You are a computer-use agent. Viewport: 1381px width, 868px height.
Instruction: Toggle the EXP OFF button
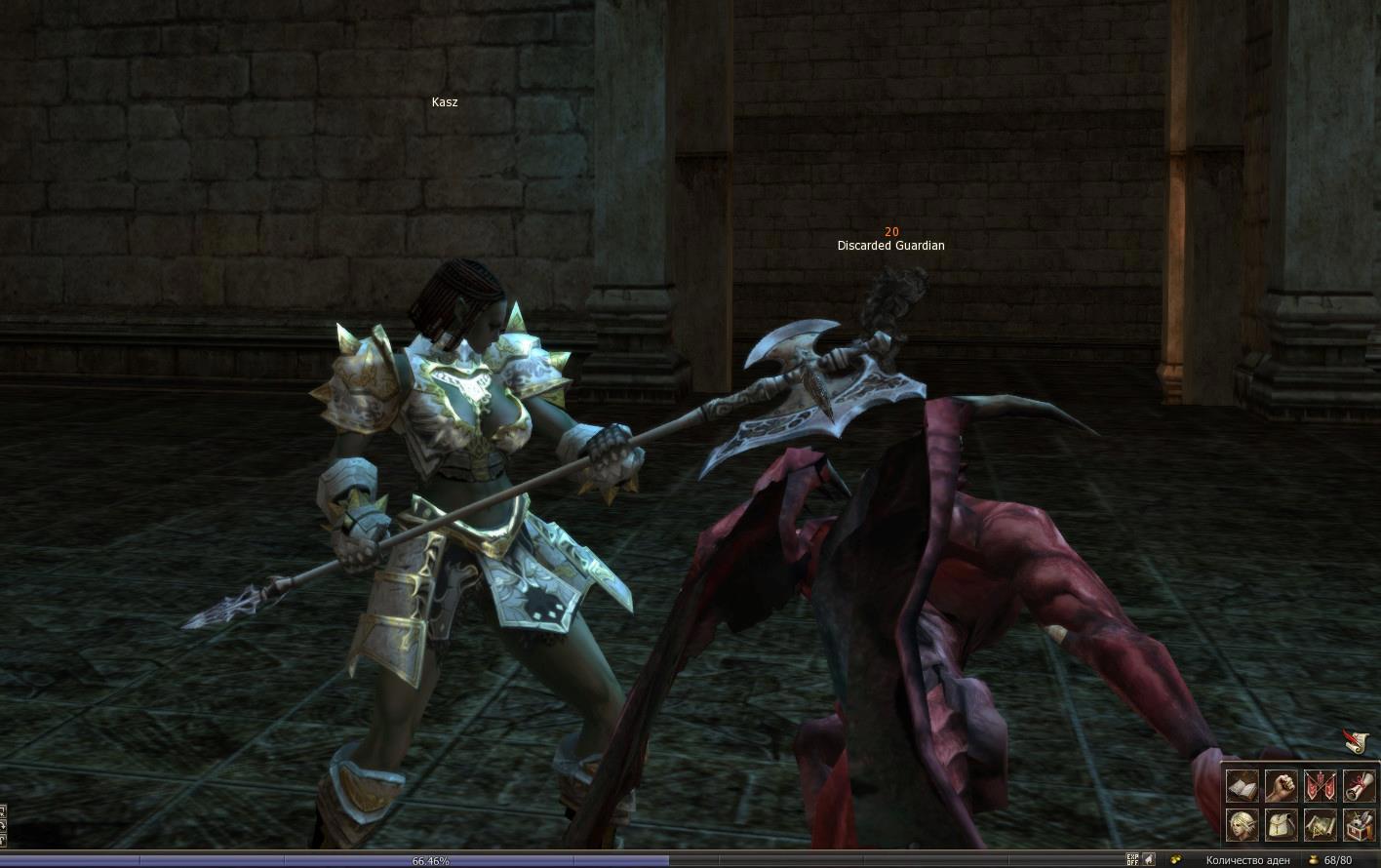coord(1132,860)
